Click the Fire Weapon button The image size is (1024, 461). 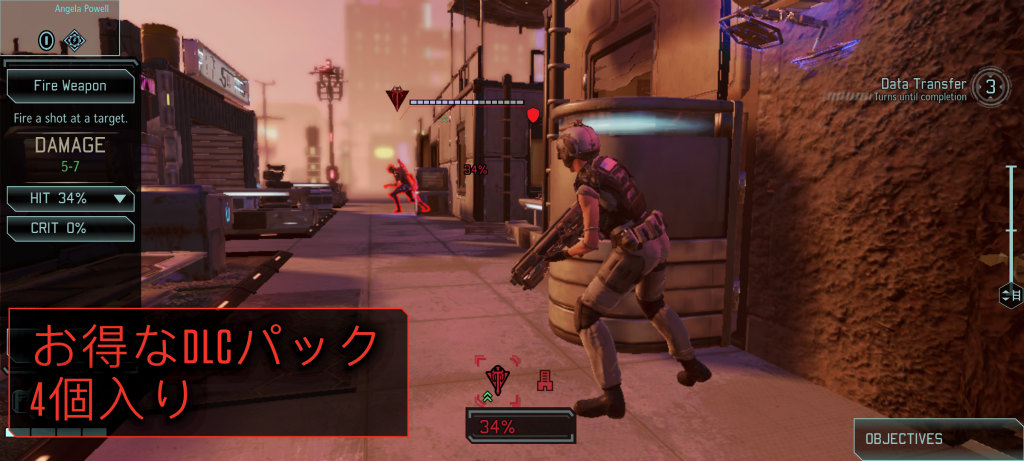click(x=70, y=86)
